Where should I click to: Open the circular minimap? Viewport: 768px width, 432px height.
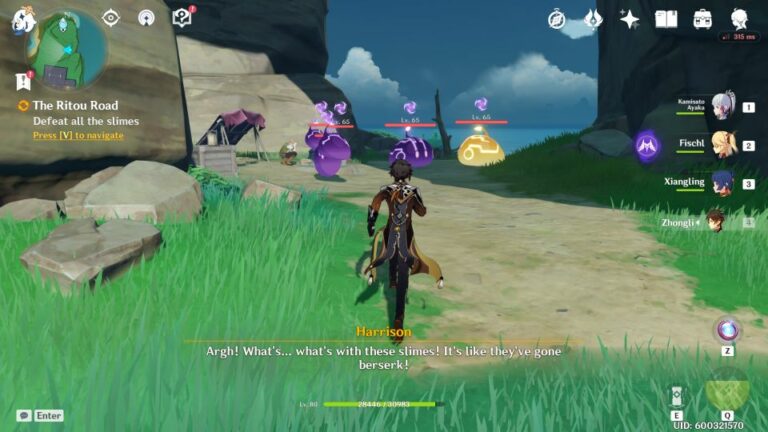coord(68,50)
